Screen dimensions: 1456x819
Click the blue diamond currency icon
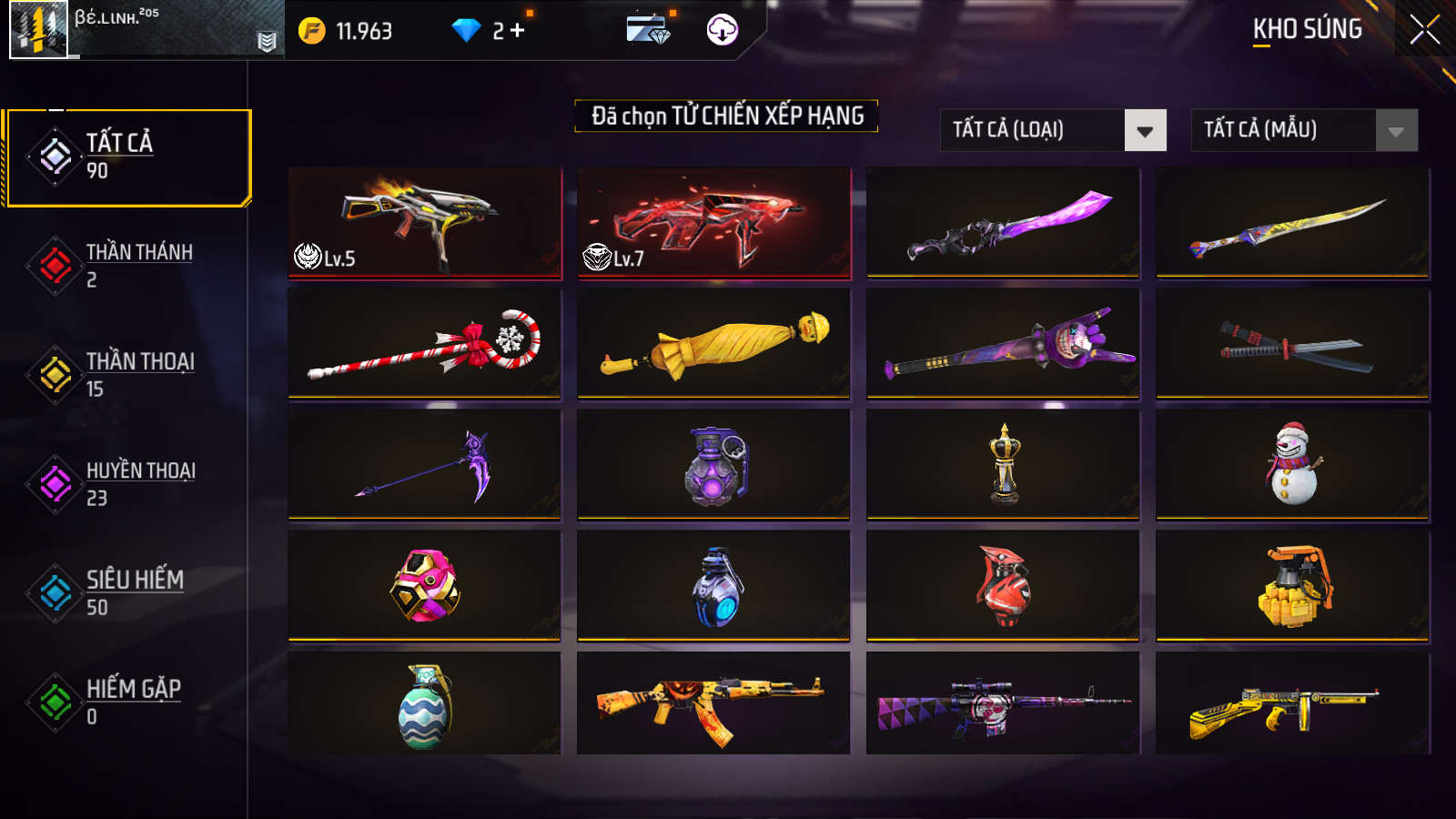467,30
